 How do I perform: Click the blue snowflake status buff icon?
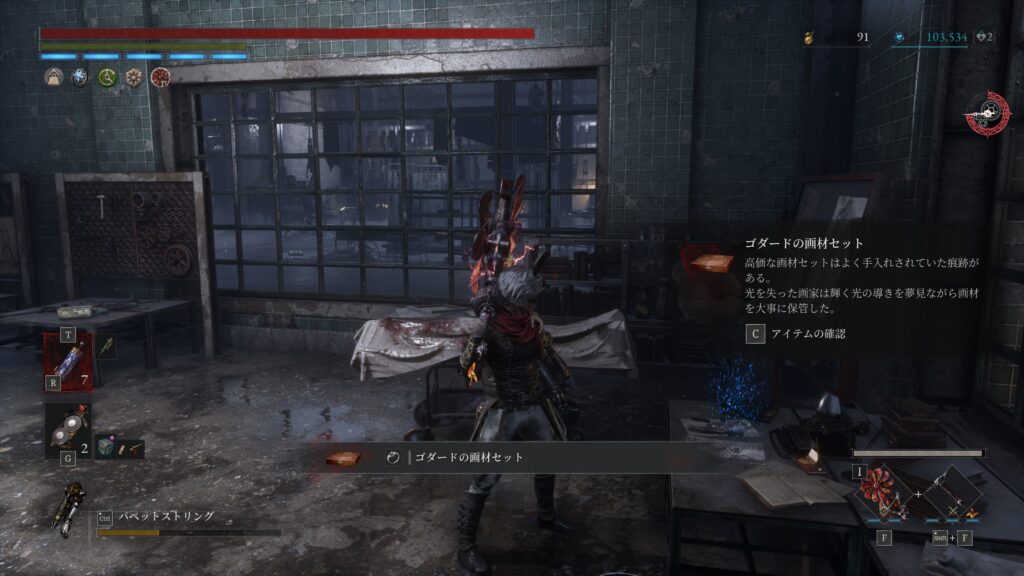click(80, 77)
